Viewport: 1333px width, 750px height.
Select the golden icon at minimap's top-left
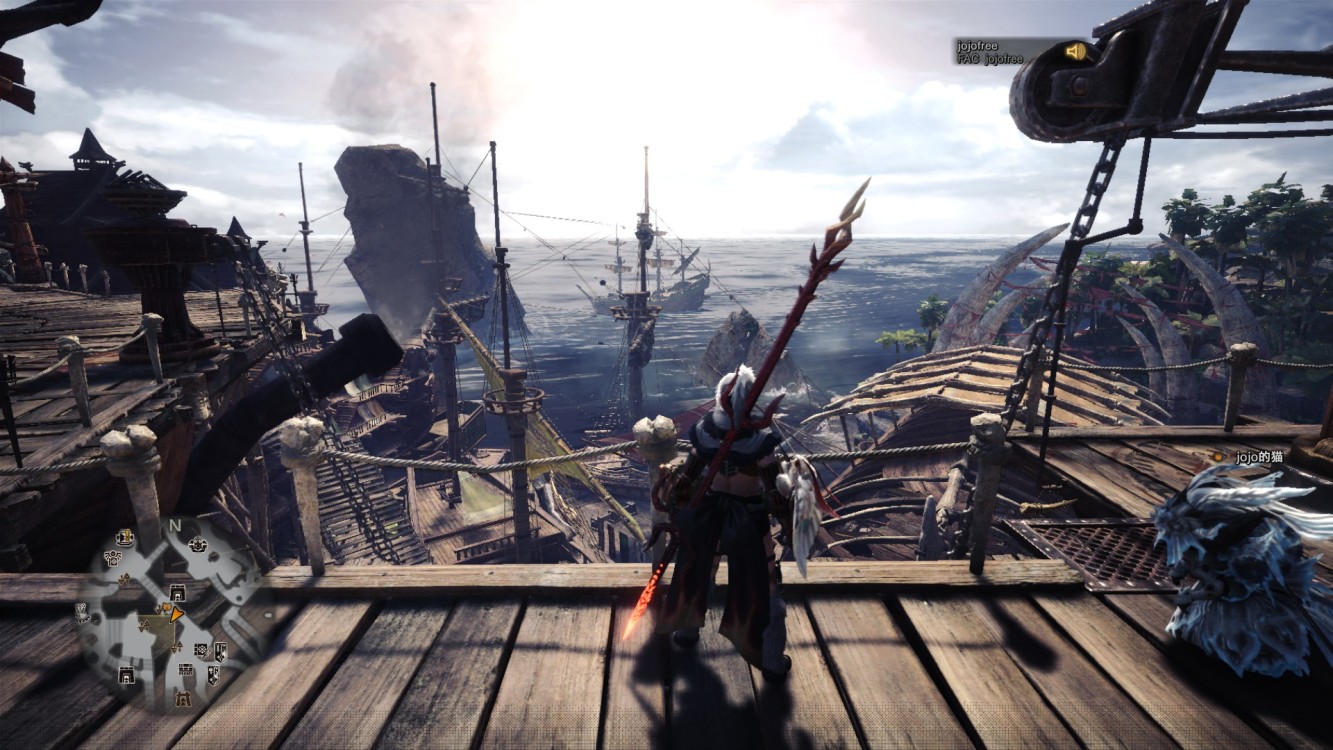point(126,536)
